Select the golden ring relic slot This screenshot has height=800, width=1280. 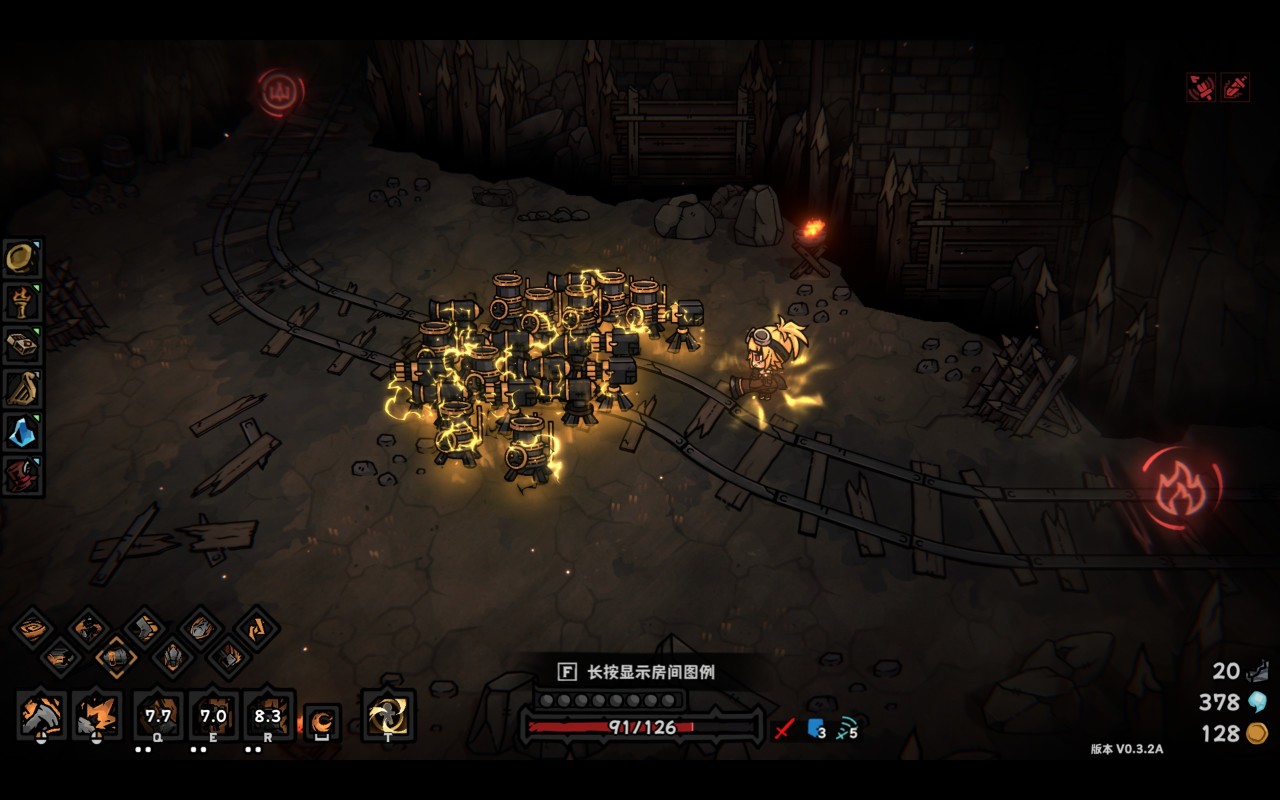coord(21,258)
